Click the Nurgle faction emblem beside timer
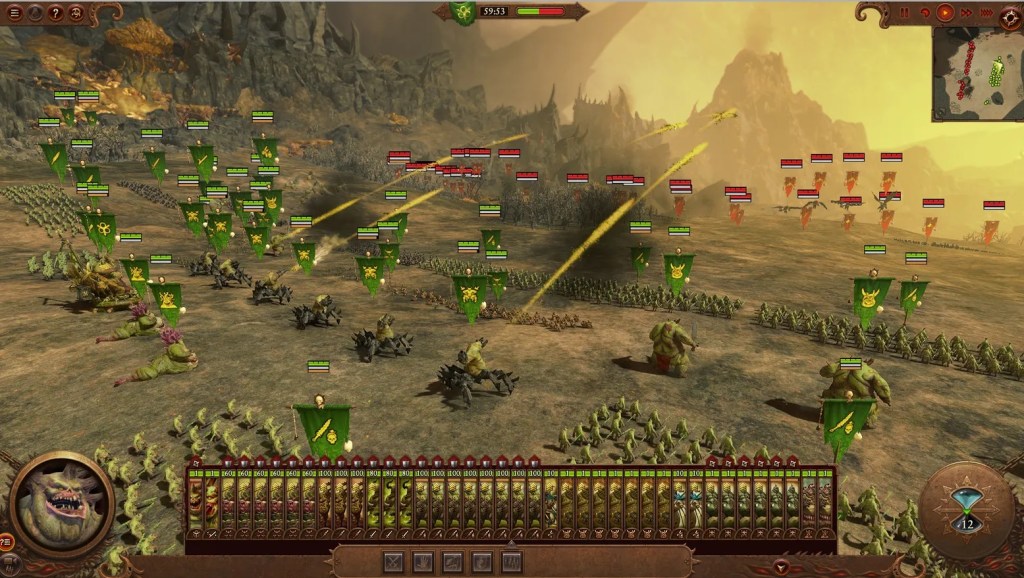 point(463,13)
